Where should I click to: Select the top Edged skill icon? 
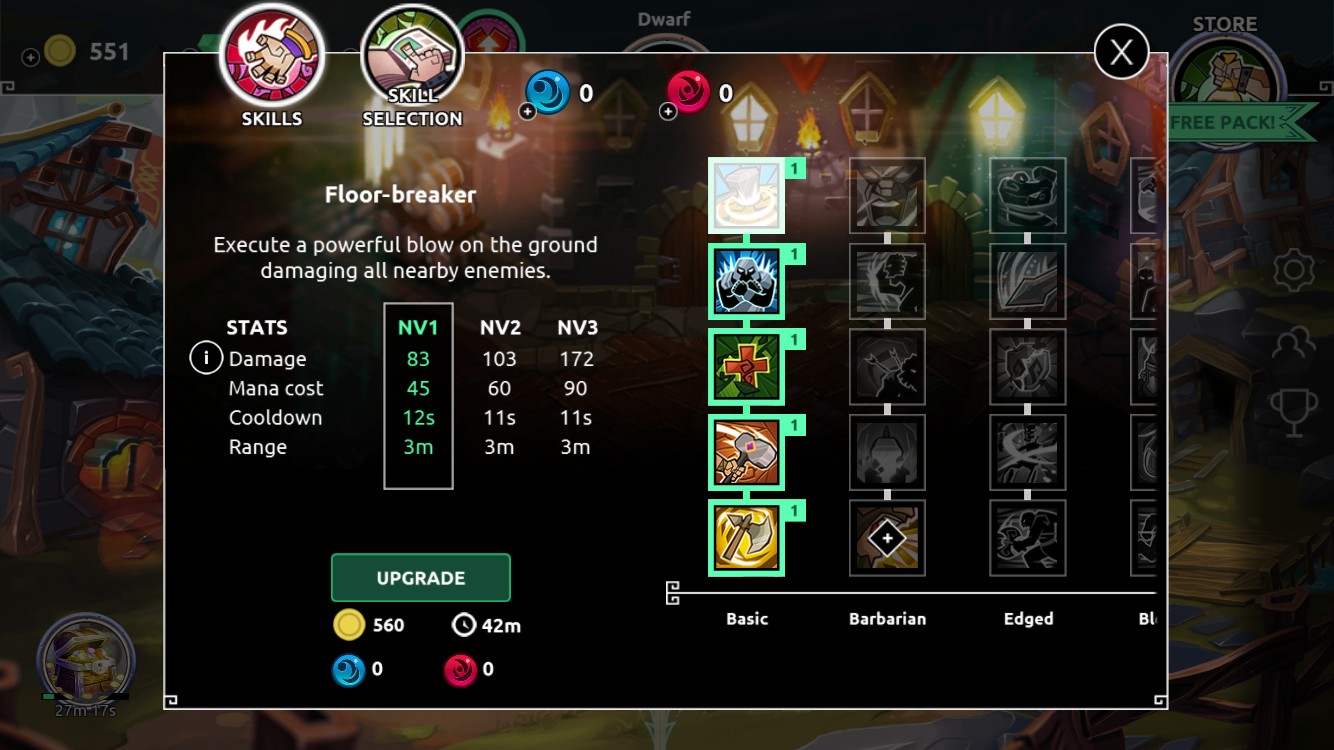(x=1028, y=196)
